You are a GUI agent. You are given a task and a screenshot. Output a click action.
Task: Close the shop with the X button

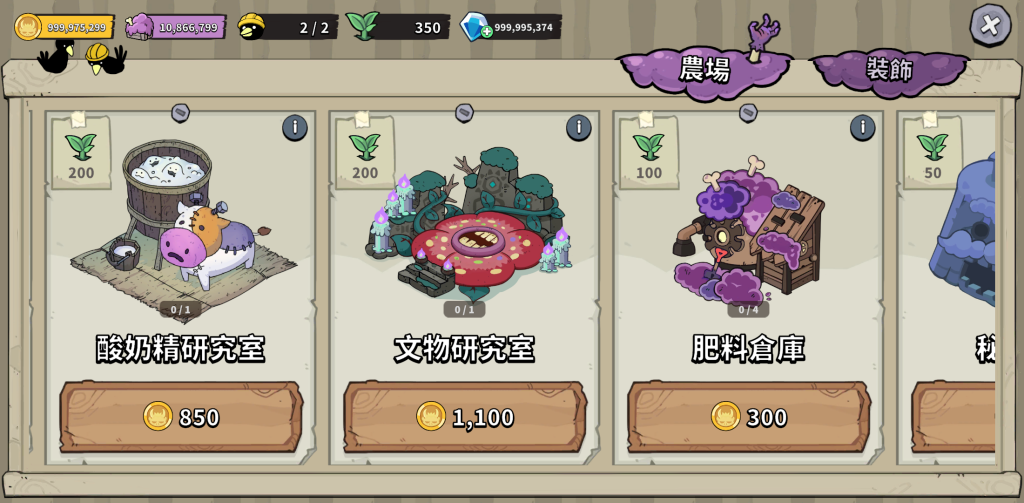[x=989, y=24]
